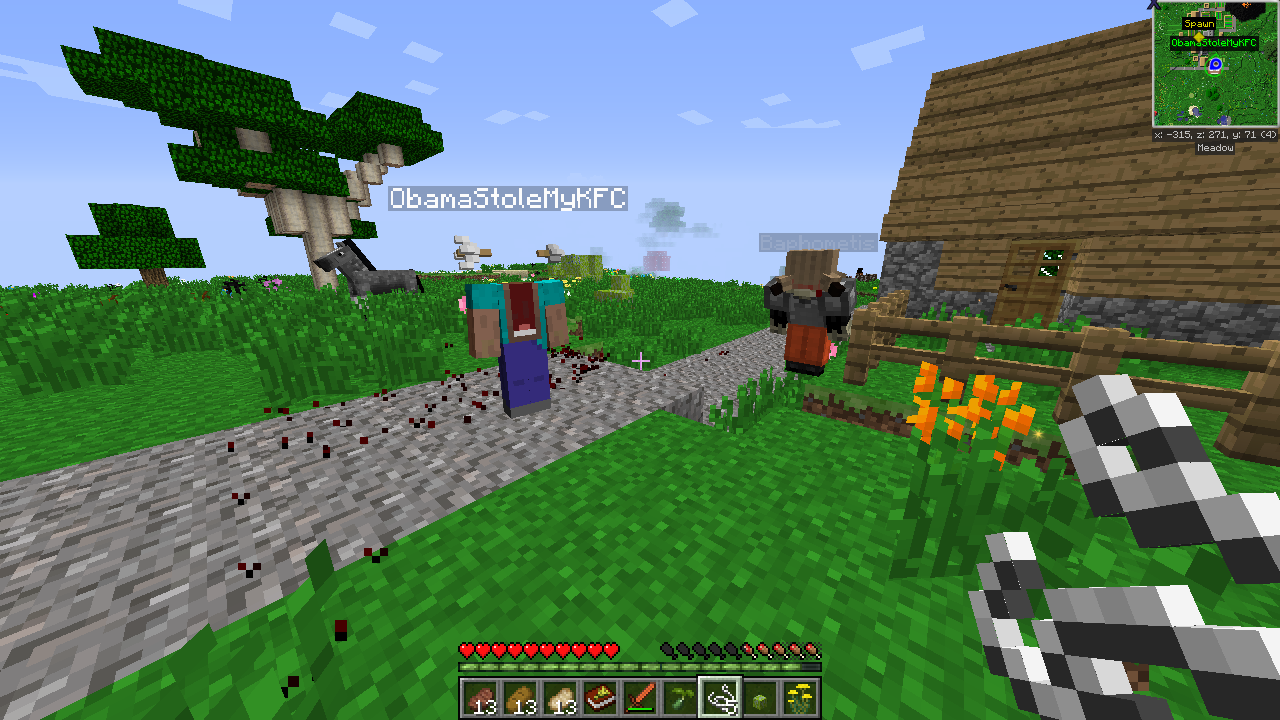Select the white lead rope hotbar slot
This screenshot has width=1280, height=720.
click(720, 697)
